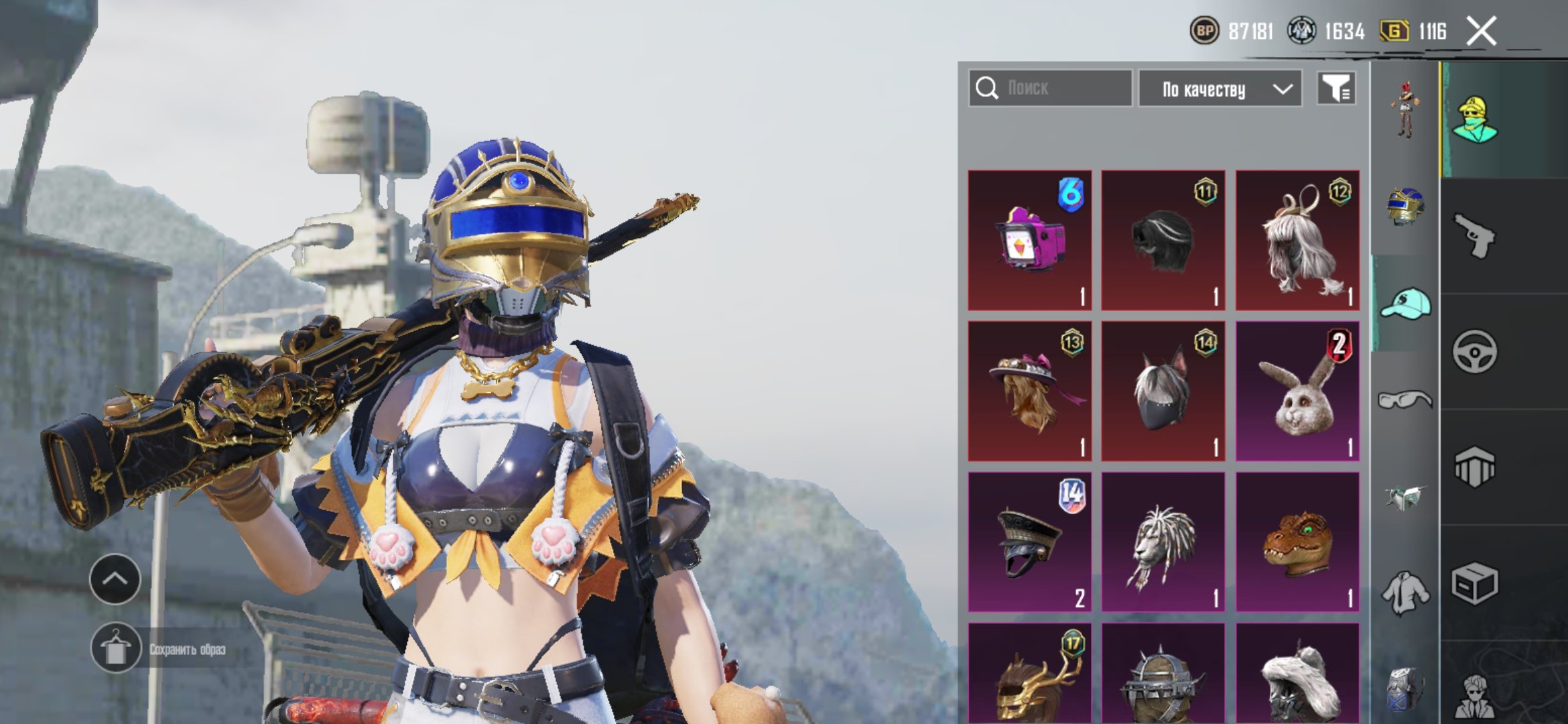Switch to the cap headwear category
The image size is (1568, 724).
click(1405, 304)
